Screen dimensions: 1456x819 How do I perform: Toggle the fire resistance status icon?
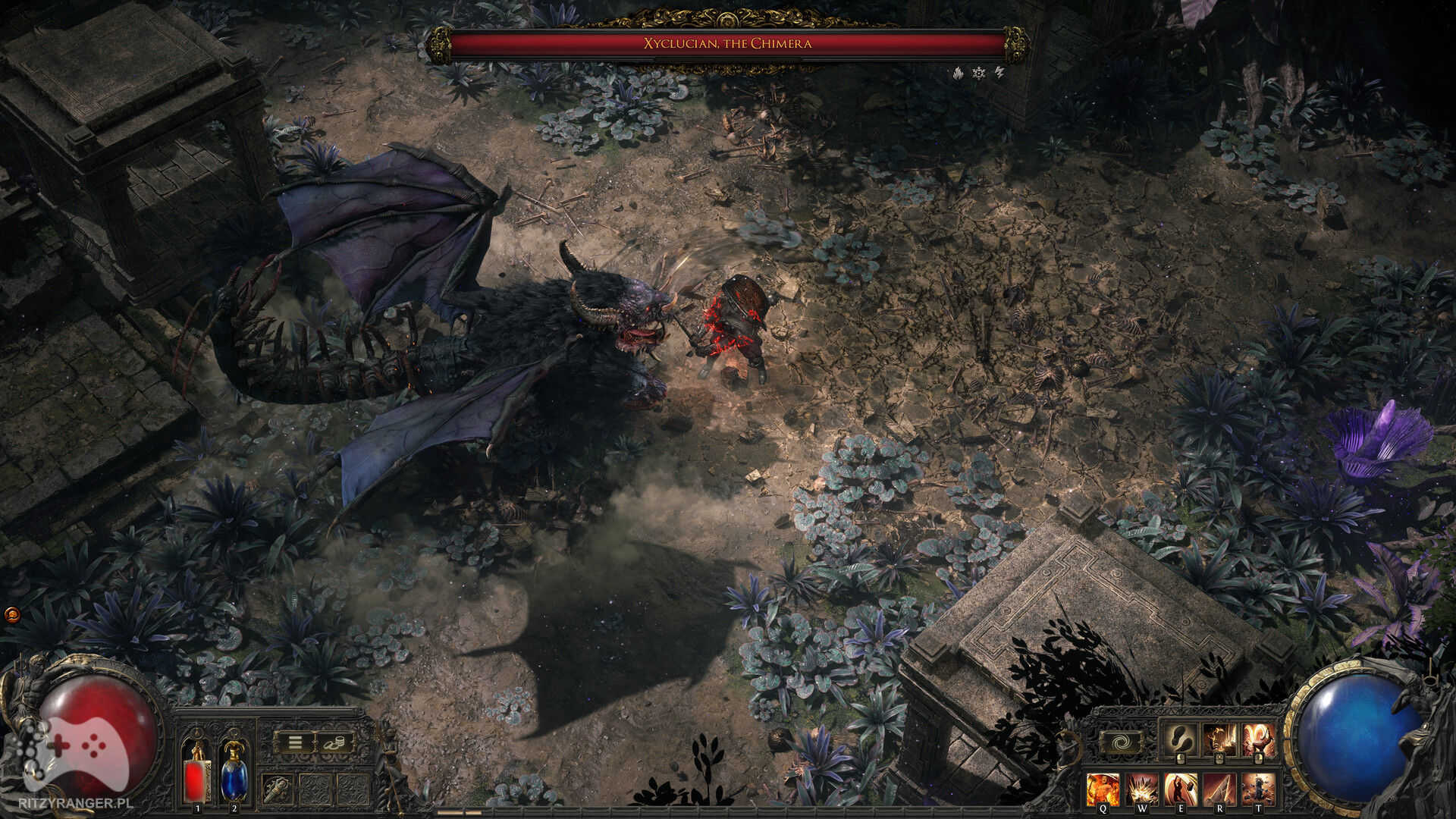(958, 73)
